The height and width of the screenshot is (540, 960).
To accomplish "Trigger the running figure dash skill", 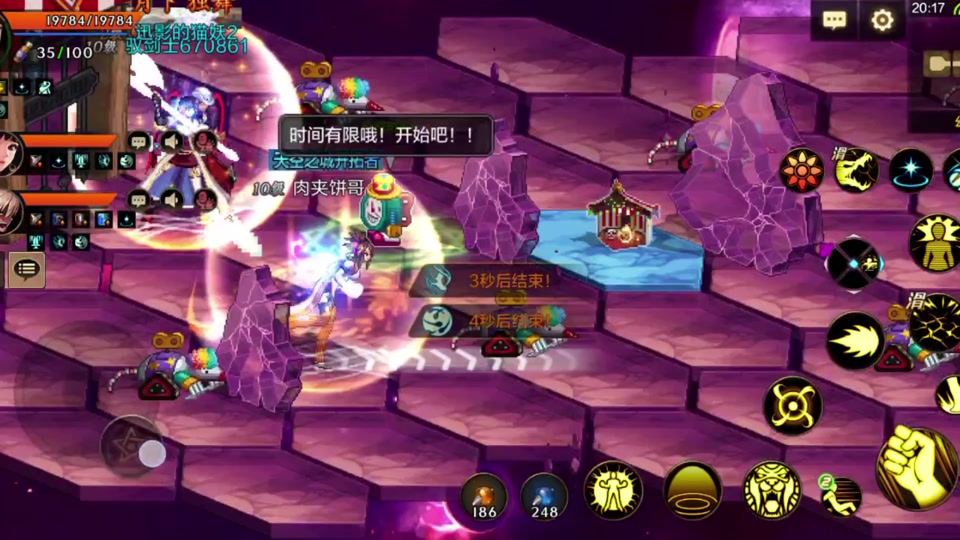I will point(841,494).
